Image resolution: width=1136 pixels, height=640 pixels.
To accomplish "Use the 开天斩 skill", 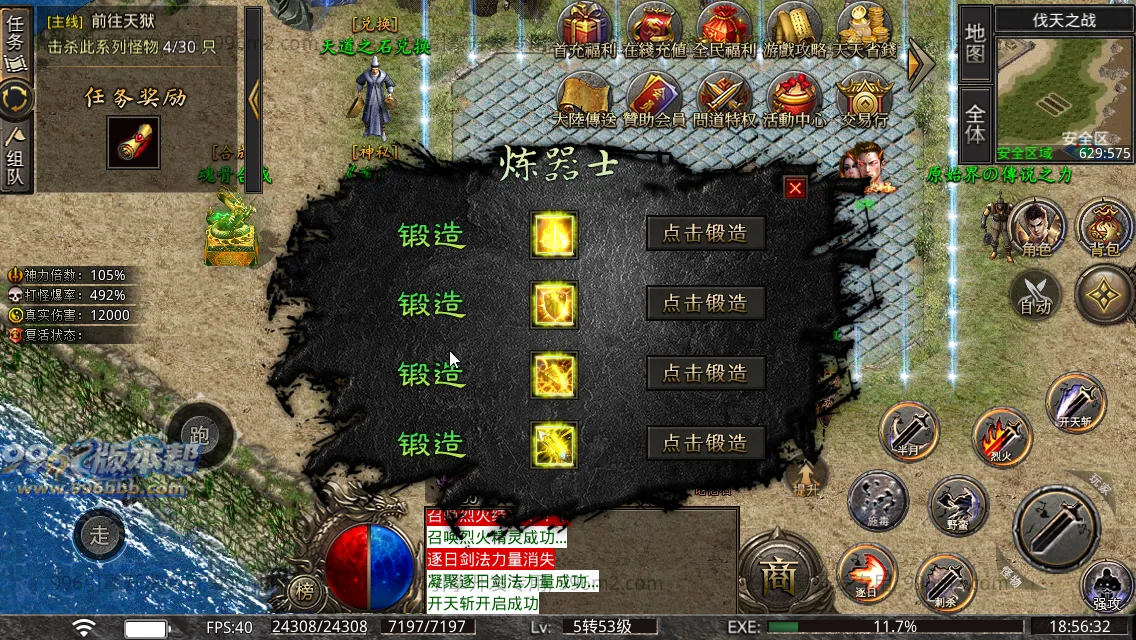I will 1076,402.
